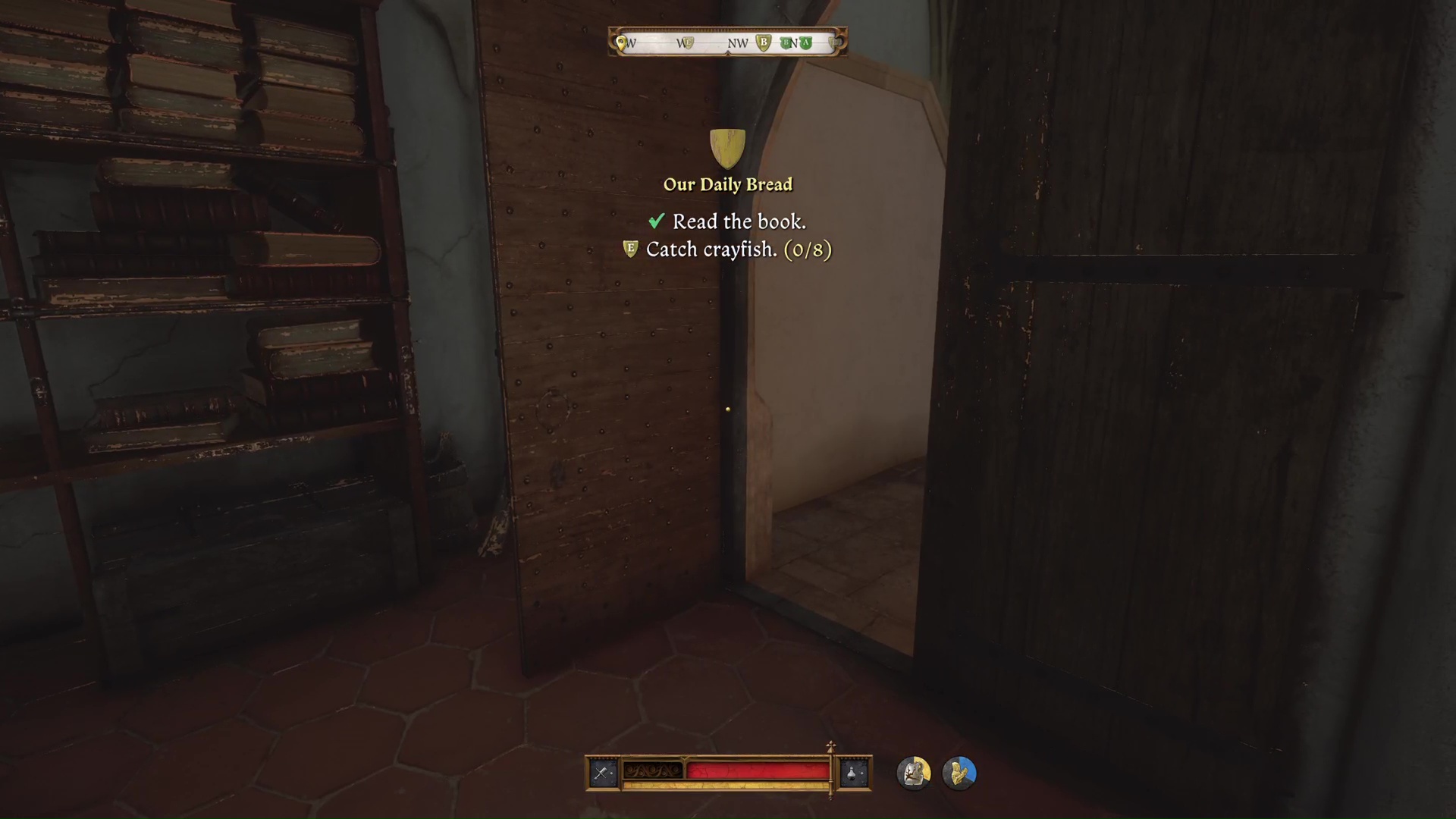The height and width of the screenshot is (819, 1456).
Task: Select the N direction on the compass
Action: (793, 43)
